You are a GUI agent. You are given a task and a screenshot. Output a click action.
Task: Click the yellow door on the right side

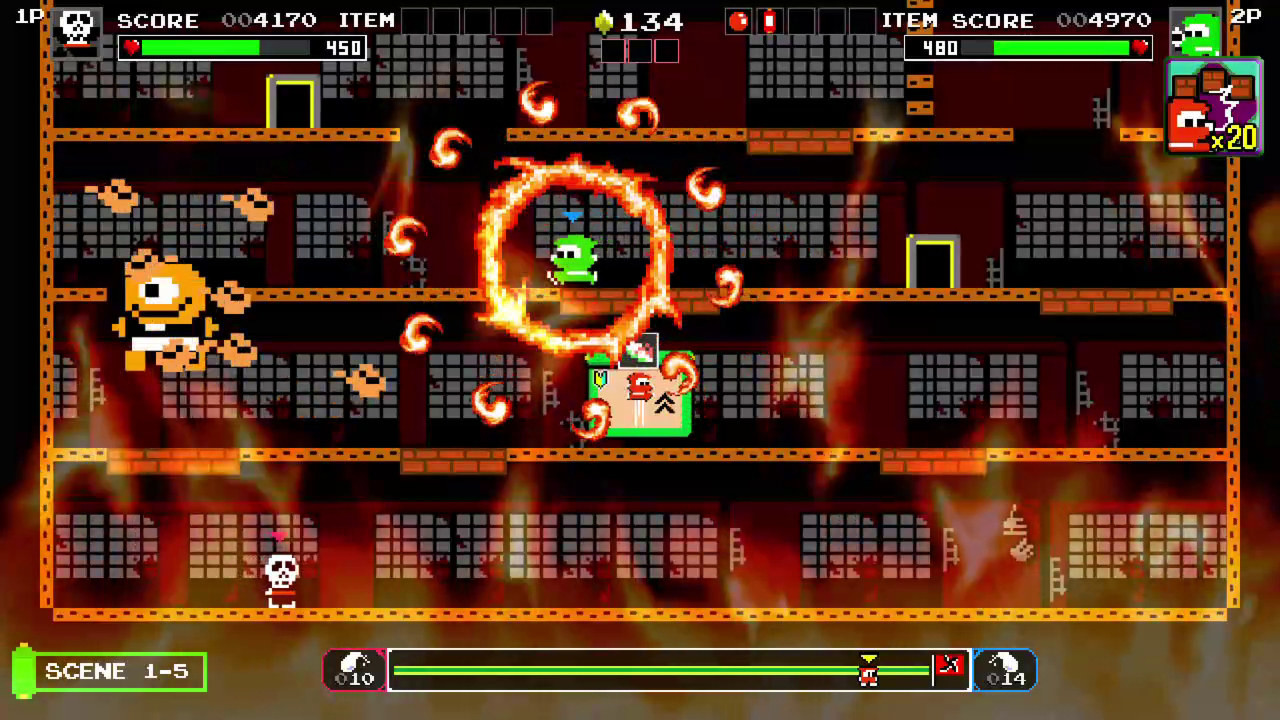click(931, 264)
